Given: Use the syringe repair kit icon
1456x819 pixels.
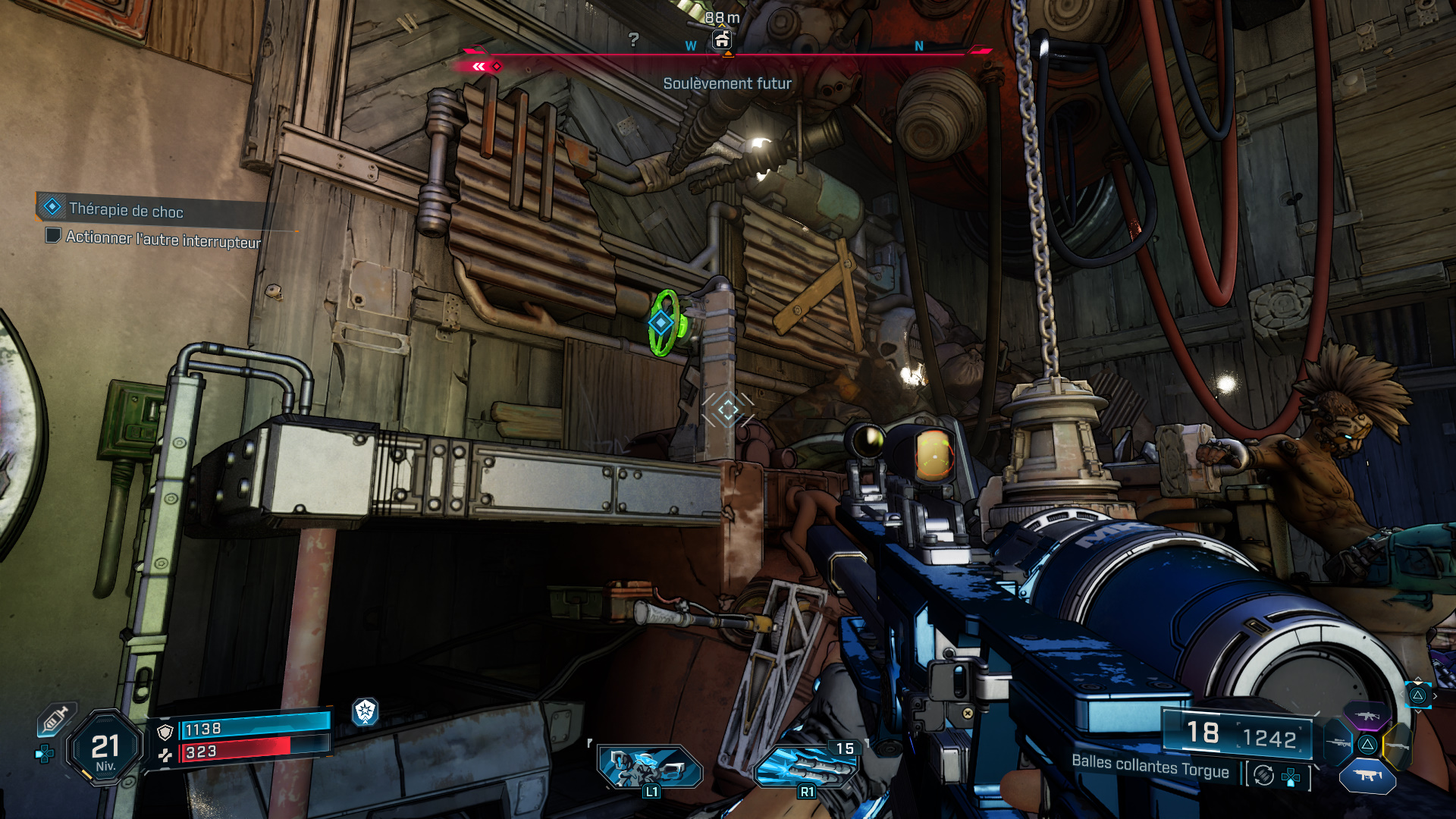Looking at the screenshot, I should pyautogui.click(x=56, y=718).
